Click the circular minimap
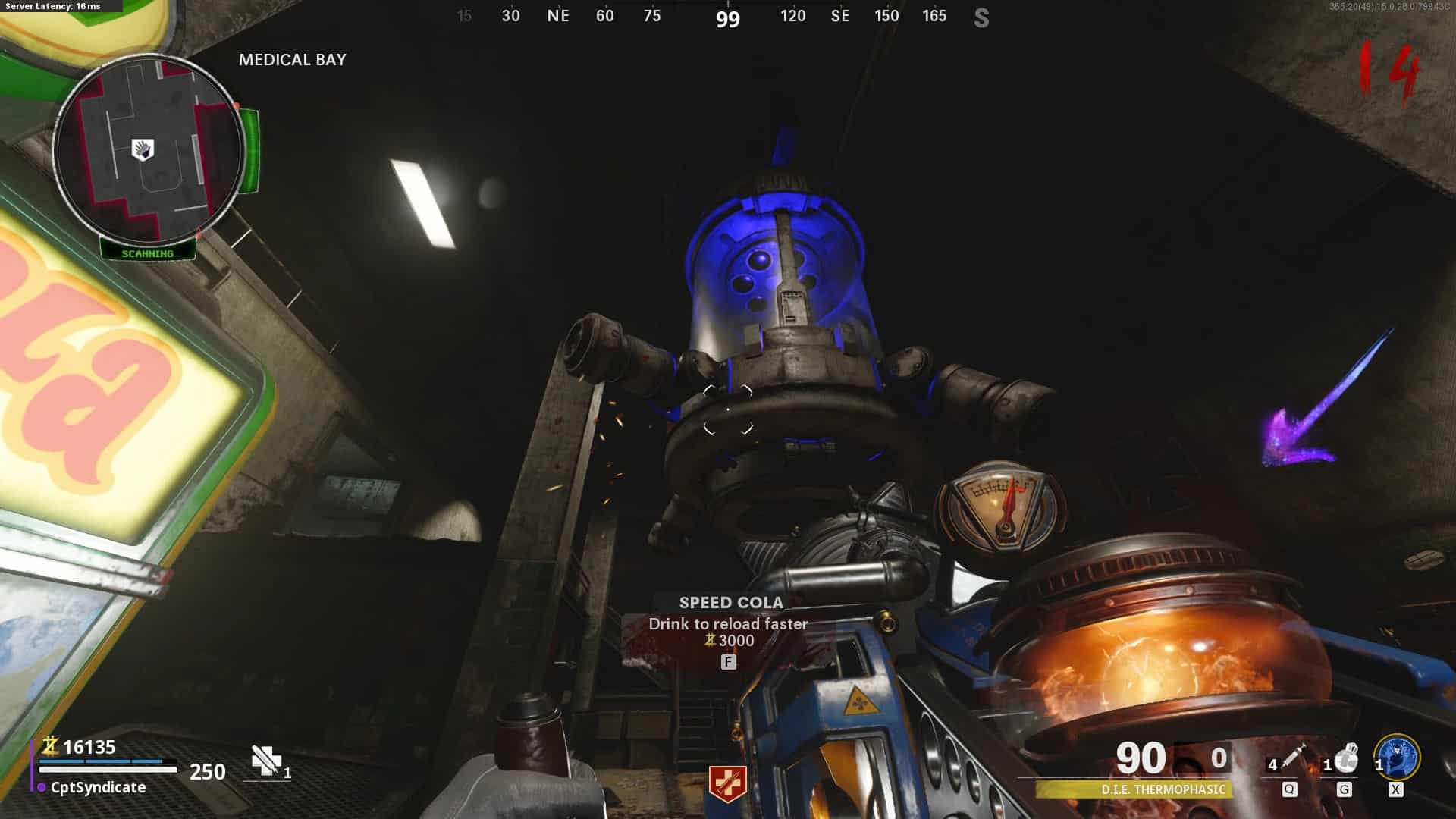The height and width of the screenshot is (819, 1456). 149,149
